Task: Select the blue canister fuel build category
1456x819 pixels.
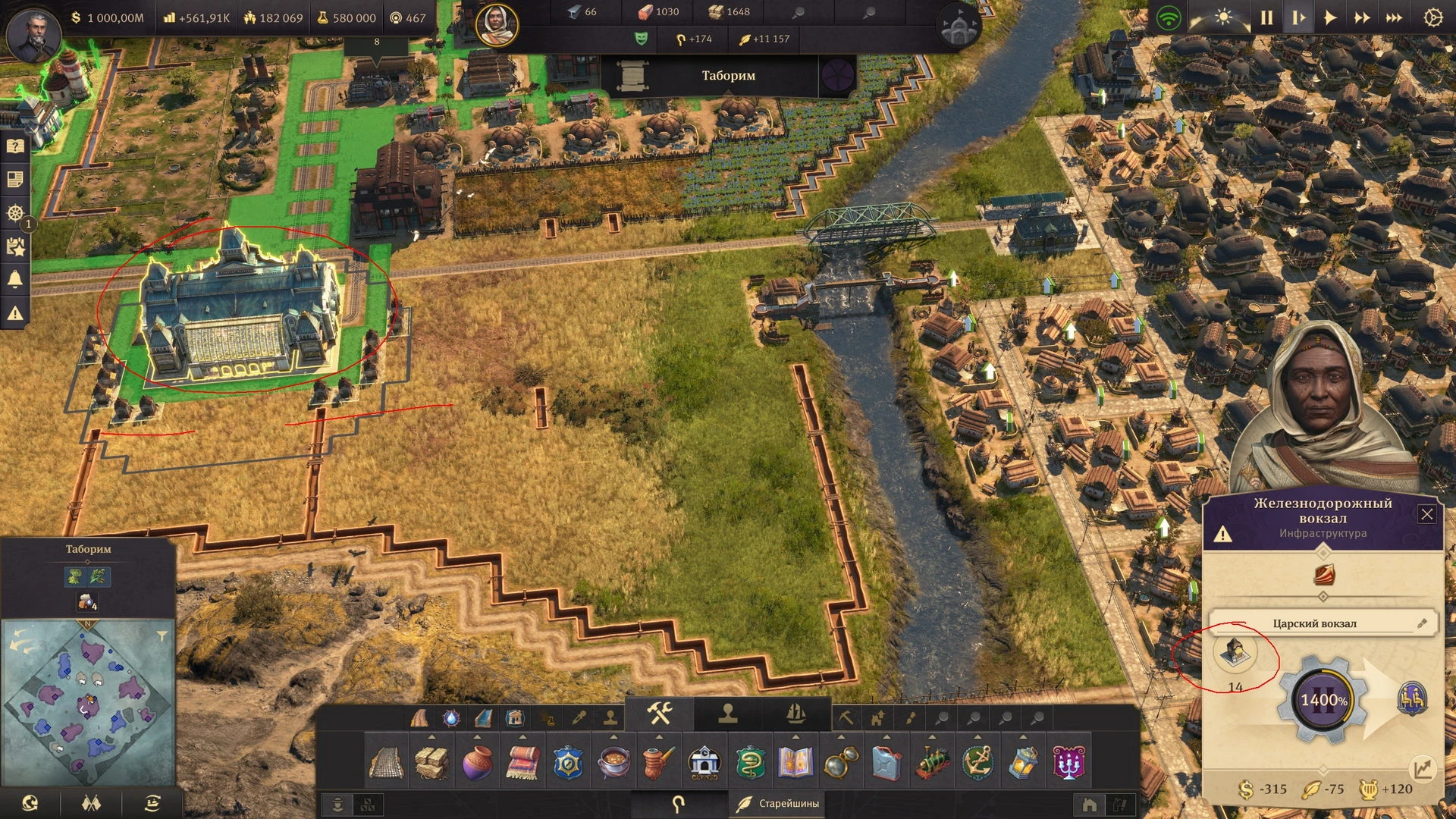Action: (887, 762)
